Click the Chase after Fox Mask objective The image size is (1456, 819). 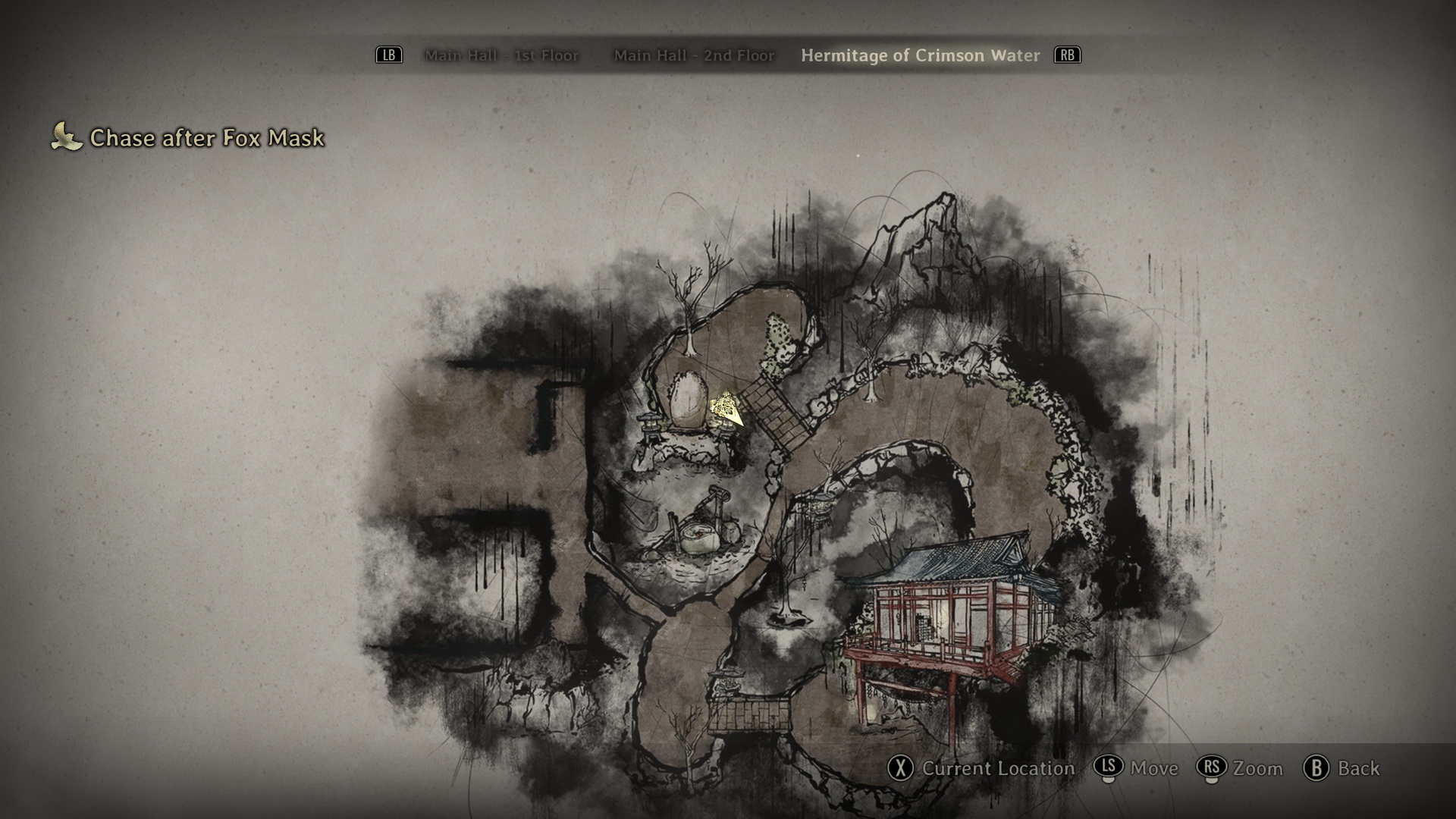pyautogui.click(x=206, y=138)
